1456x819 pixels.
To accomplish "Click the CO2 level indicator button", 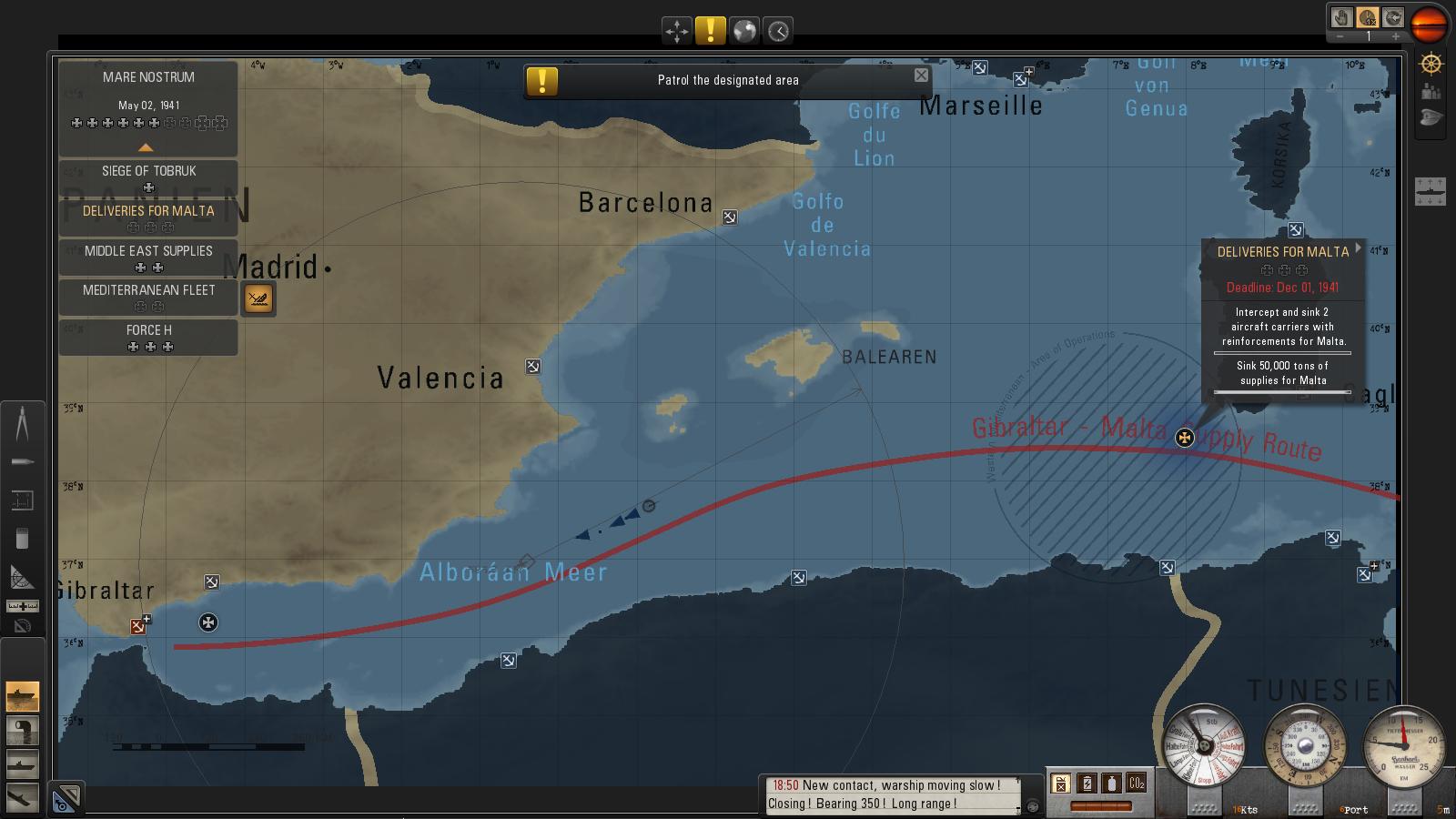I will 1136,783.
